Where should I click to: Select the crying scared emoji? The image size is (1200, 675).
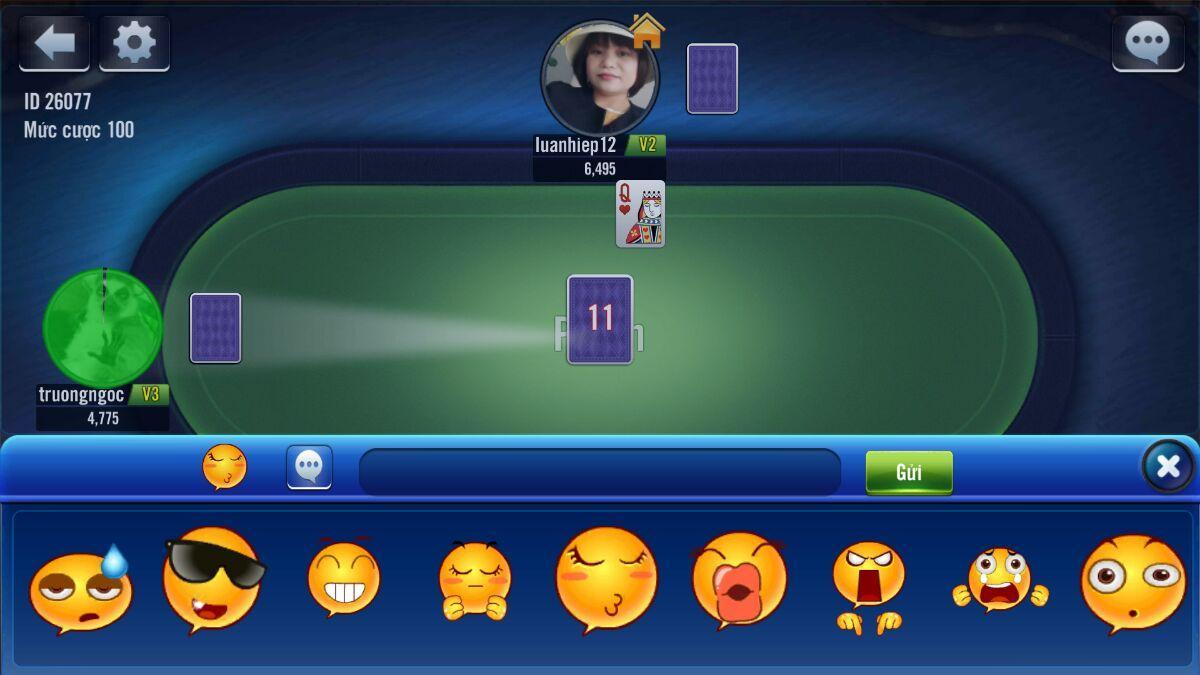(1000, 580)
